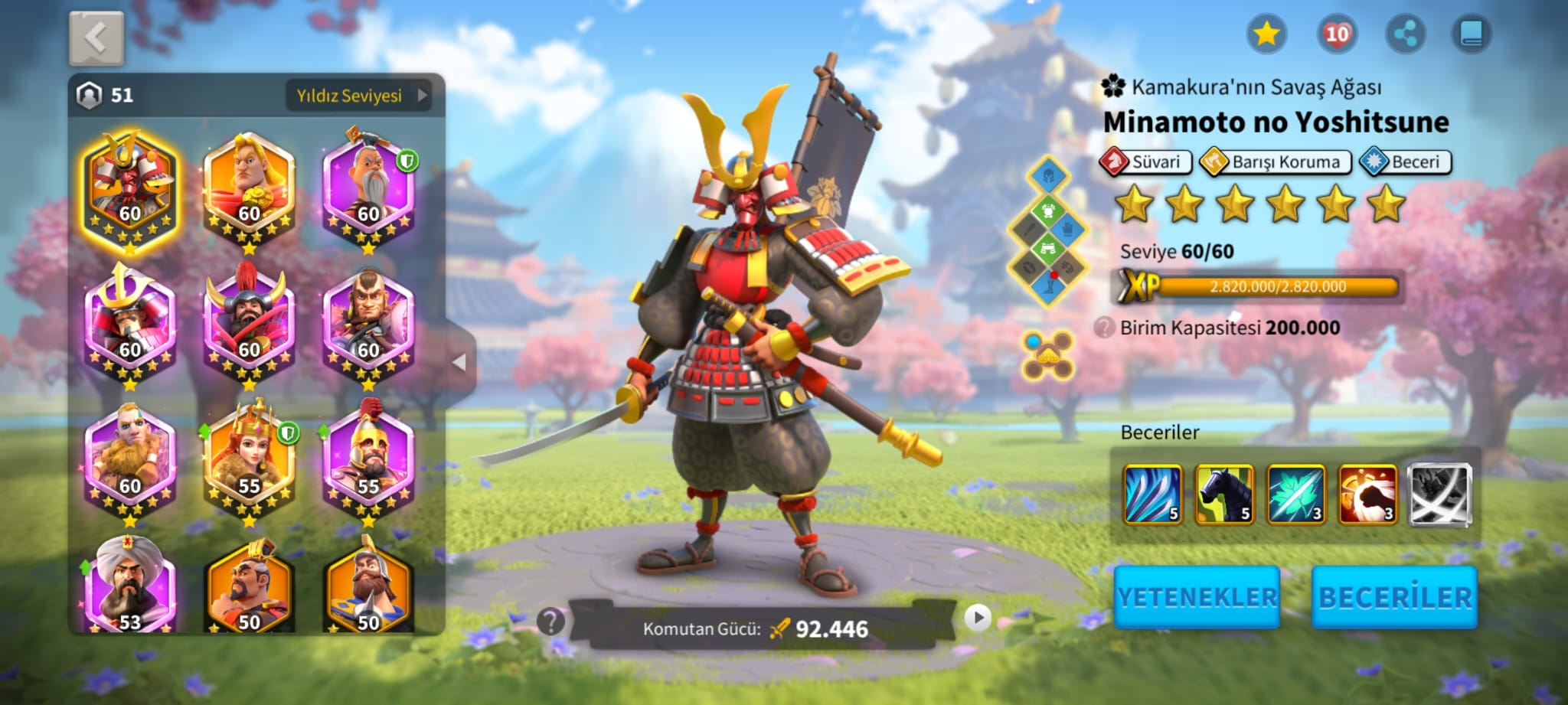View the greyed-out locked fifth skill

pyautogui.click(x=1439, y=494)
